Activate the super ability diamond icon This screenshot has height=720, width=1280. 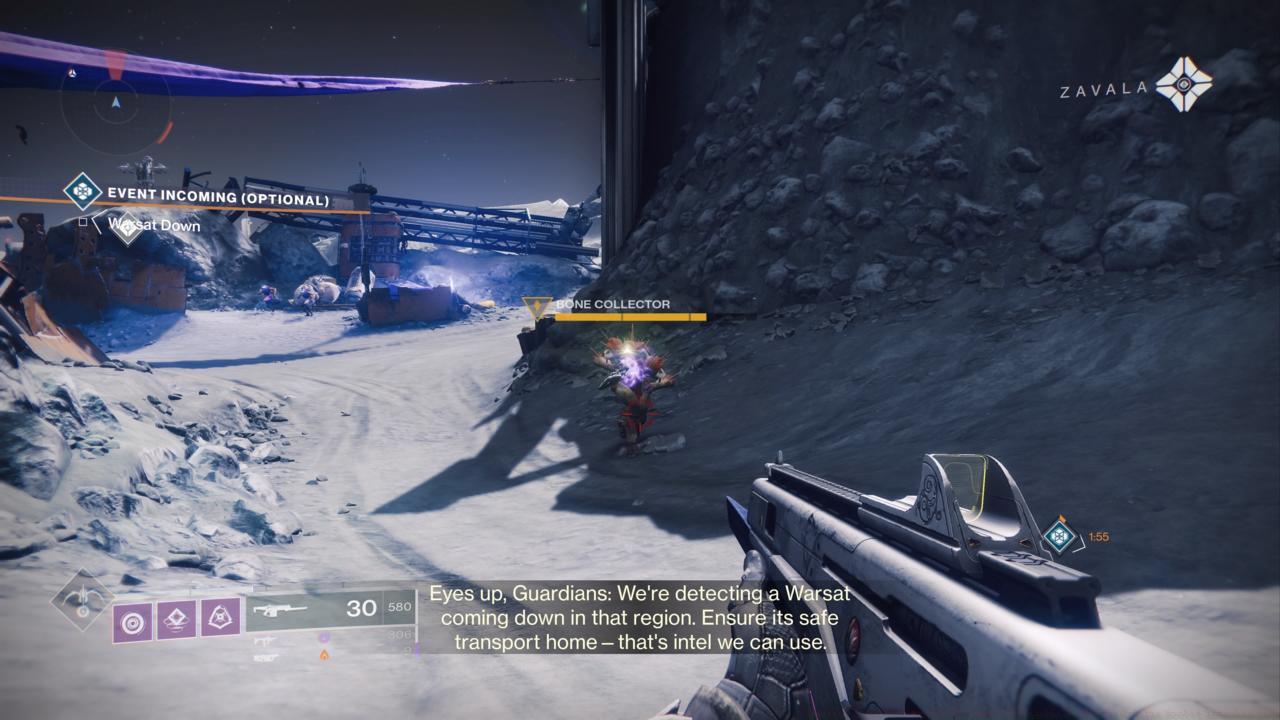coord(82,601)
